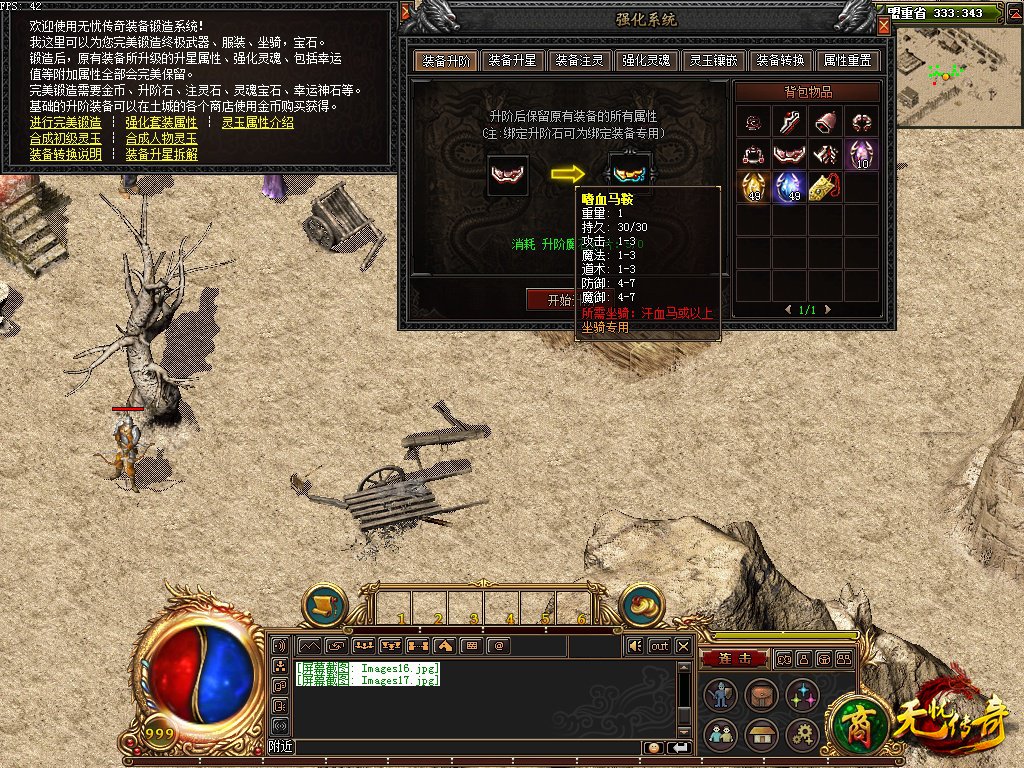Screen dimensions: 1024x768
Task: Choose the 合成初级灵玉 option
Action: 65,139
